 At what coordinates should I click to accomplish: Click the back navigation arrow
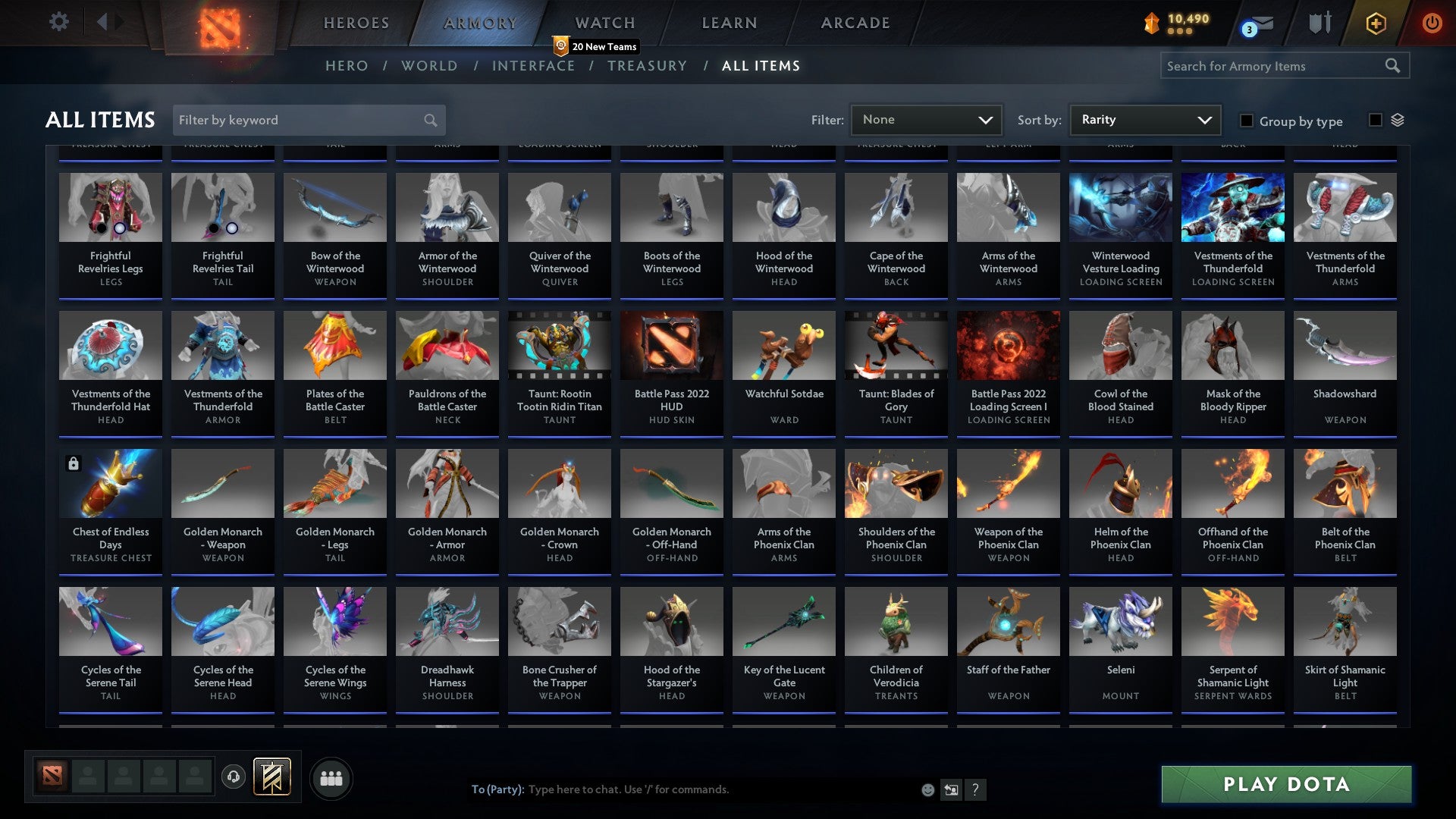point(102,22)
